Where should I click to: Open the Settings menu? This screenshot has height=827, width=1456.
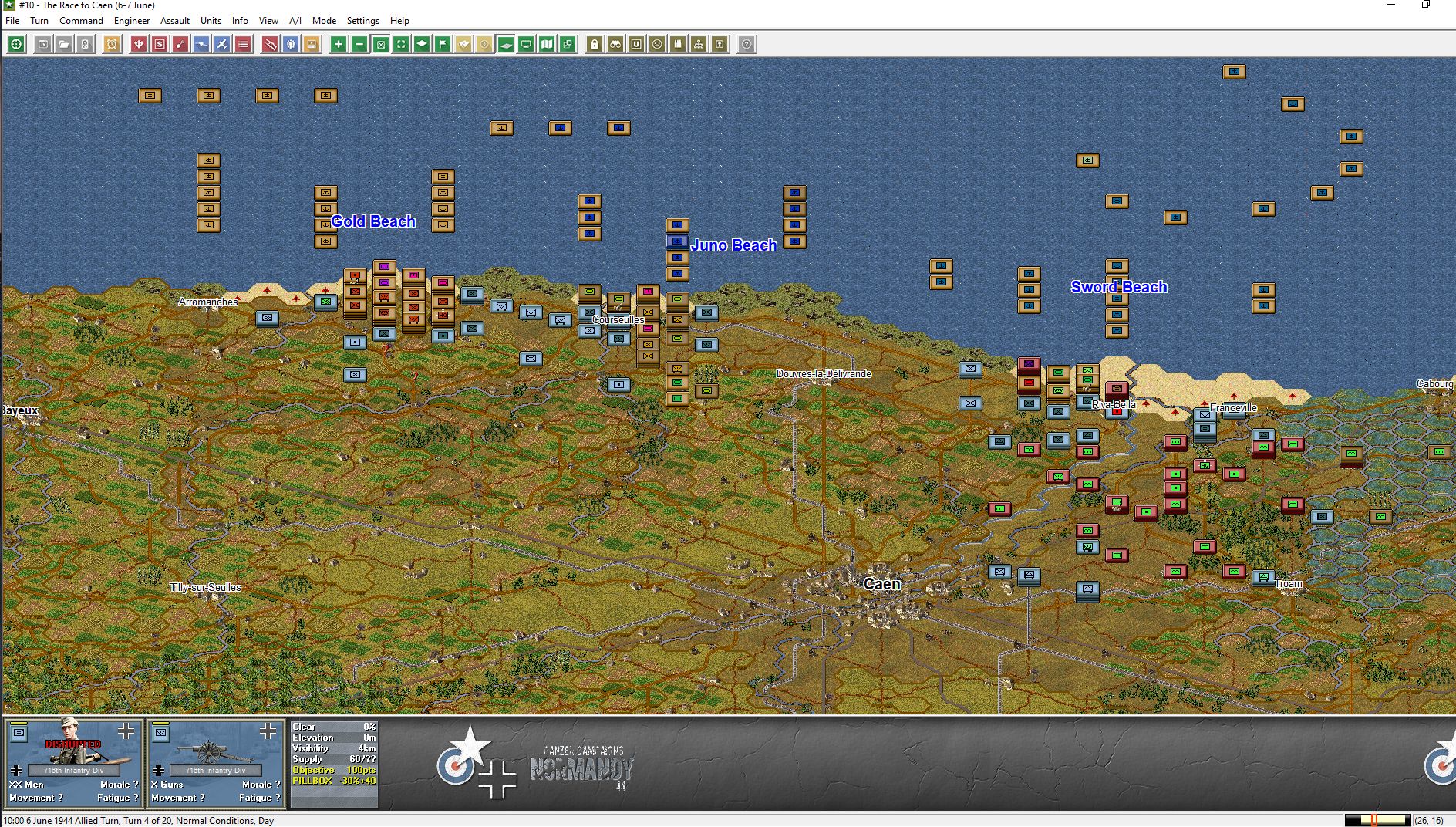point(362,21)
